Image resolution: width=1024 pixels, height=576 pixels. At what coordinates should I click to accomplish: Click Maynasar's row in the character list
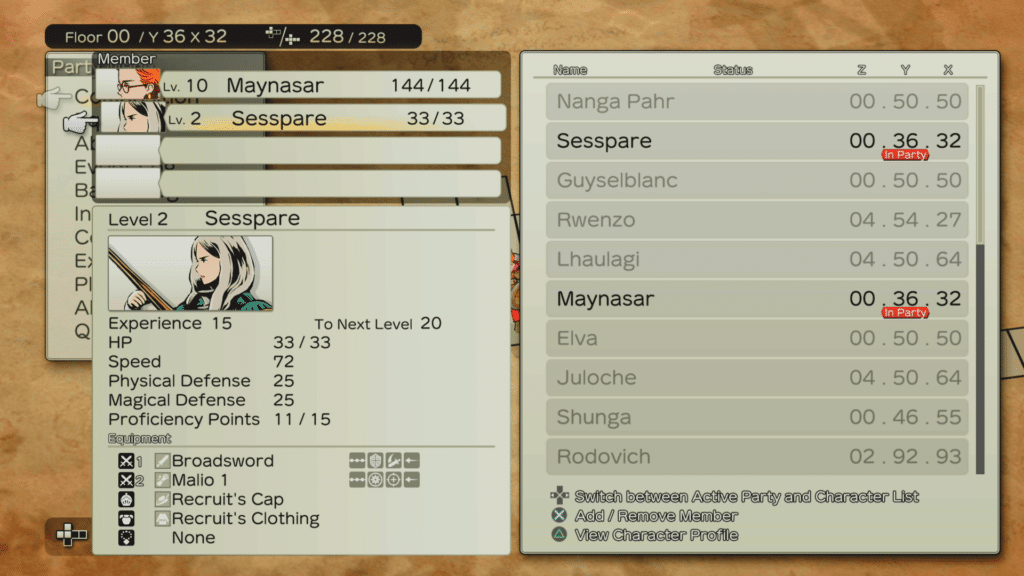[758, 299]
